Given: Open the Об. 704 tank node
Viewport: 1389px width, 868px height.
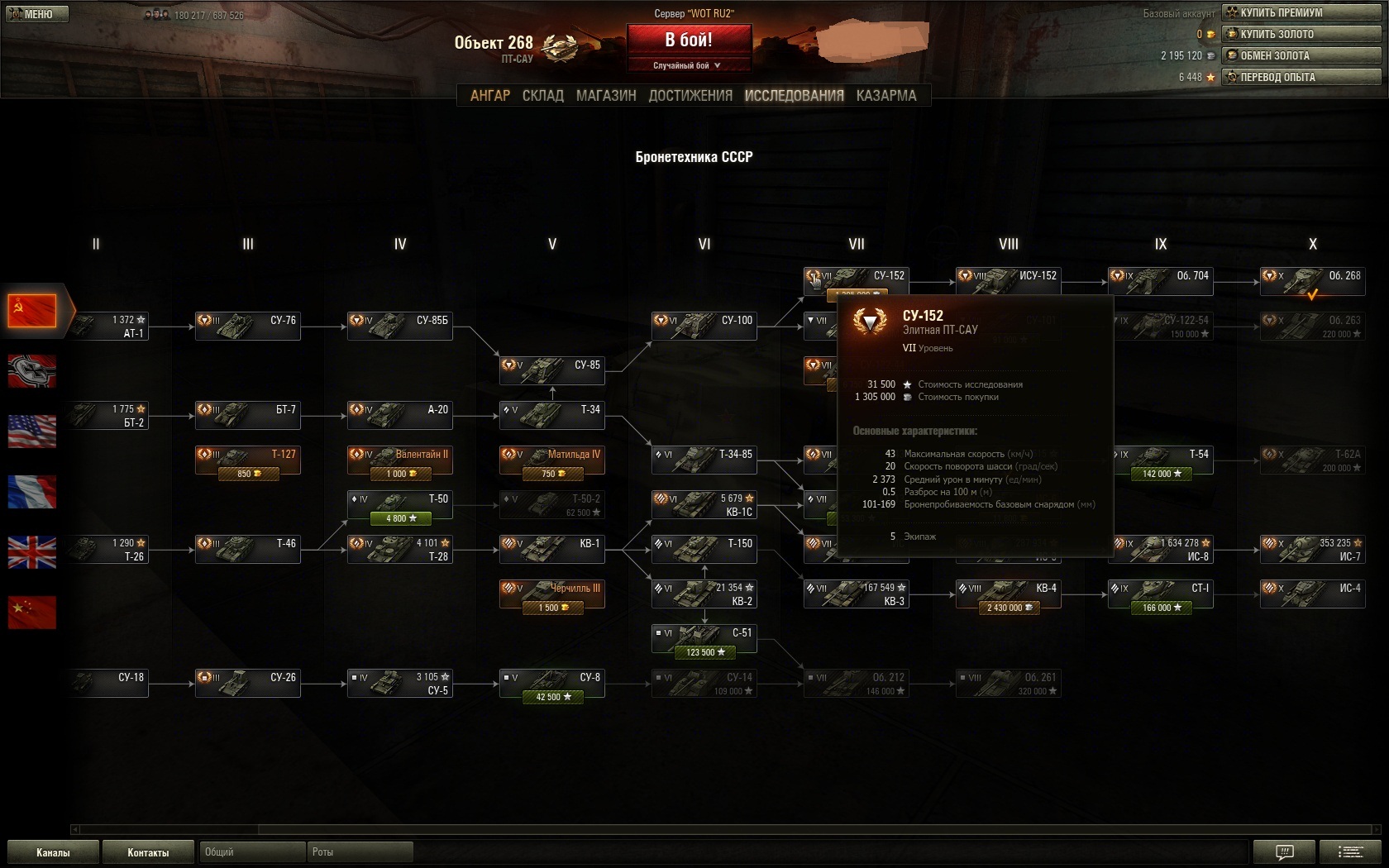Looking at the screenshot, I should (x=1161, y=280).
